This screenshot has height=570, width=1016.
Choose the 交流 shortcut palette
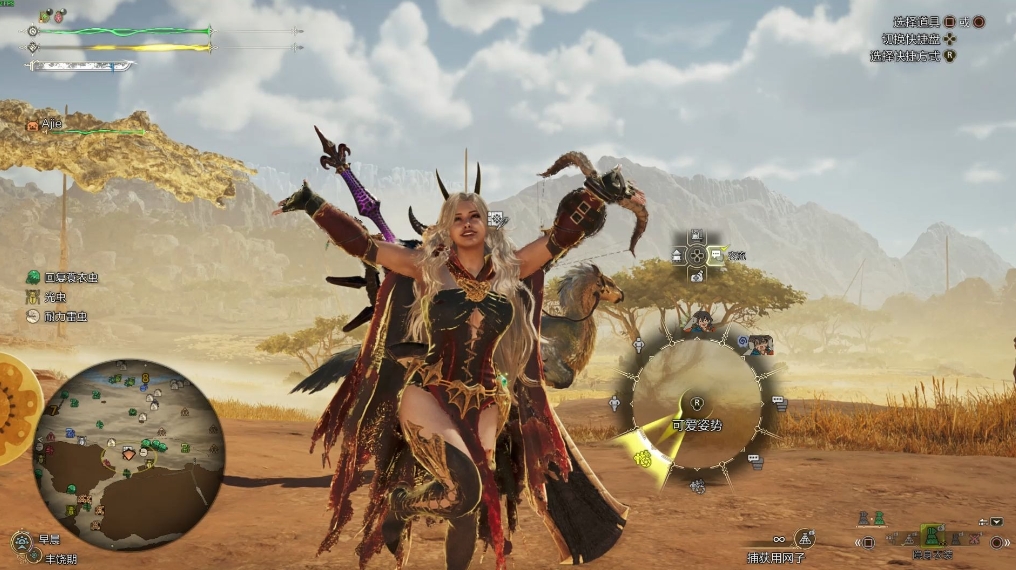tap(718, 255)
